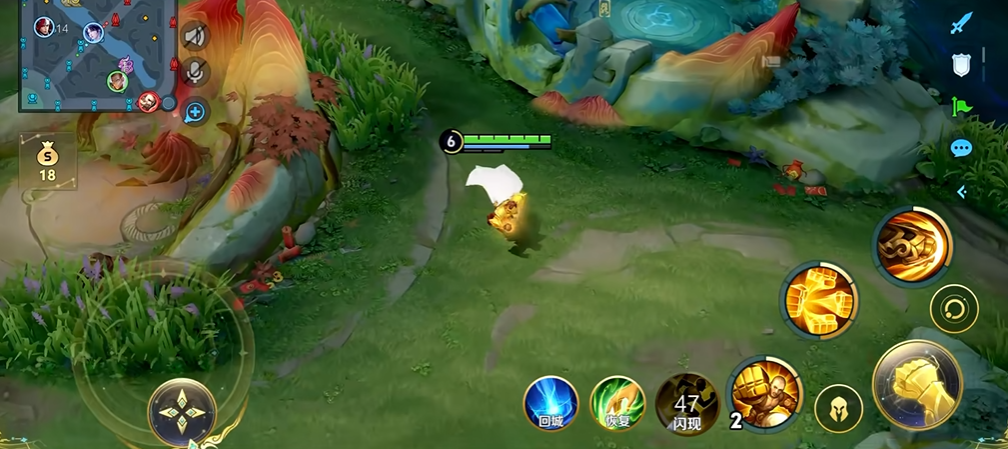The height and width of the screenshot is (449, 1008).
Task: Select the 闪现 flash spell icon
Action: (687, 404)
